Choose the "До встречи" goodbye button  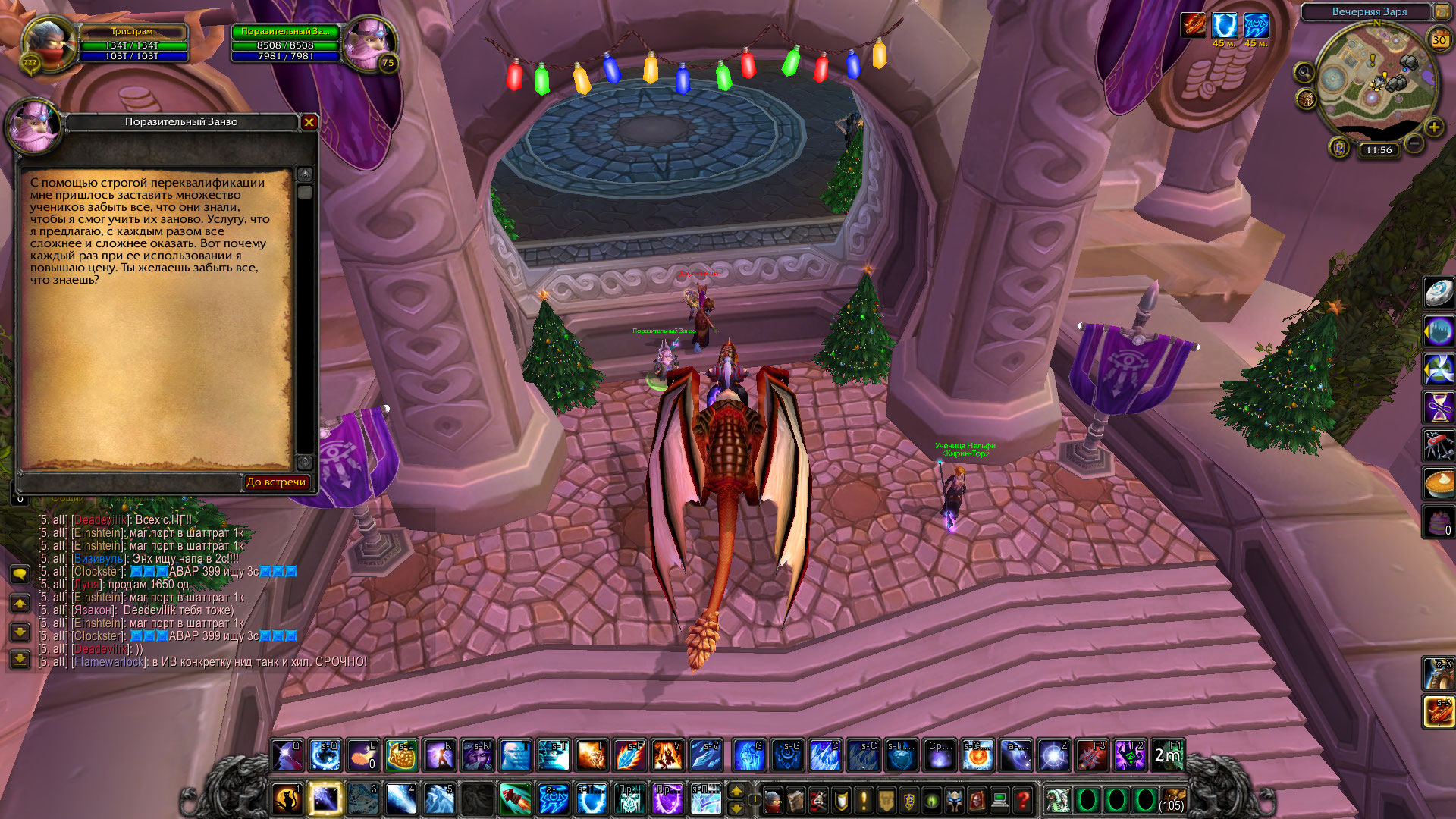point(276,482)
